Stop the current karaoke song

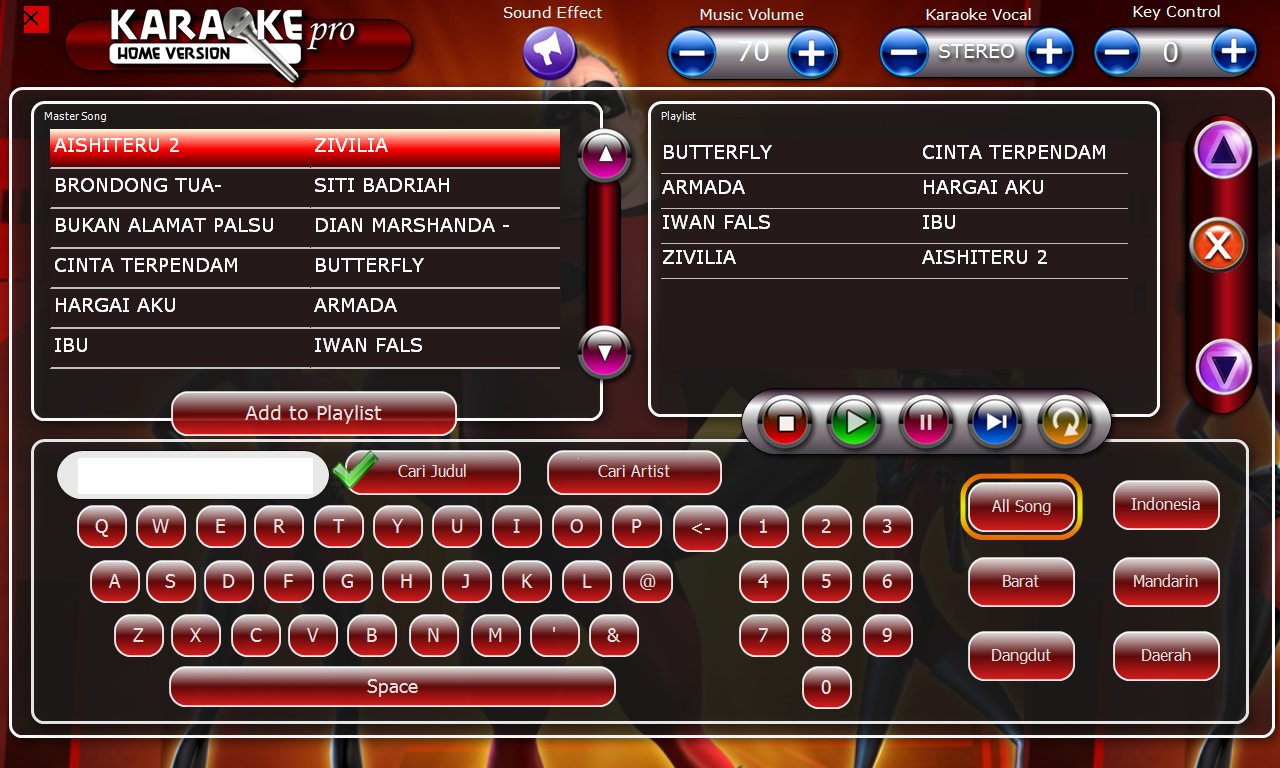coord(784,422)
